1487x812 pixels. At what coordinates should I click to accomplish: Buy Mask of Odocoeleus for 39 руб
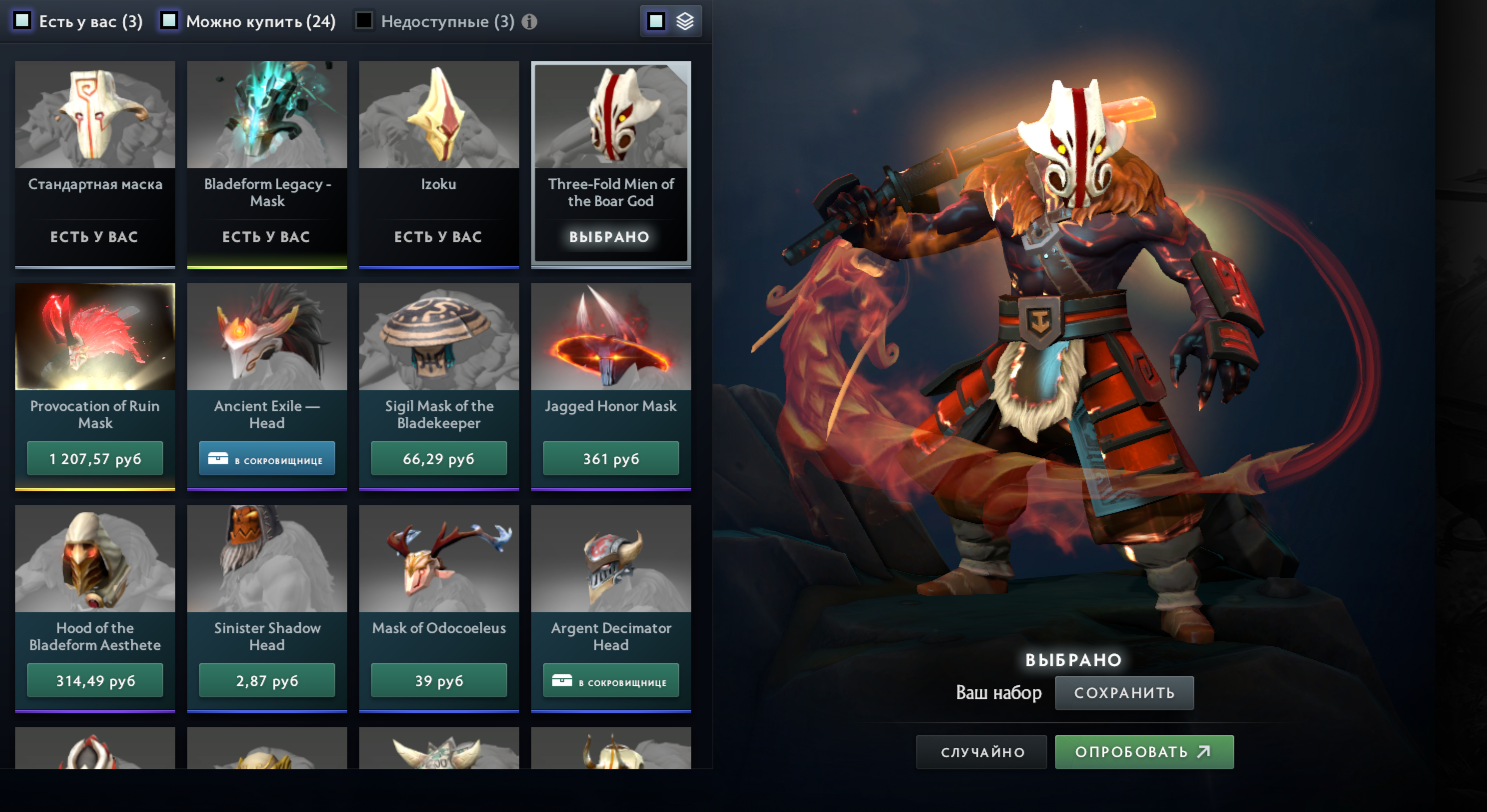(x=439, y=681)
